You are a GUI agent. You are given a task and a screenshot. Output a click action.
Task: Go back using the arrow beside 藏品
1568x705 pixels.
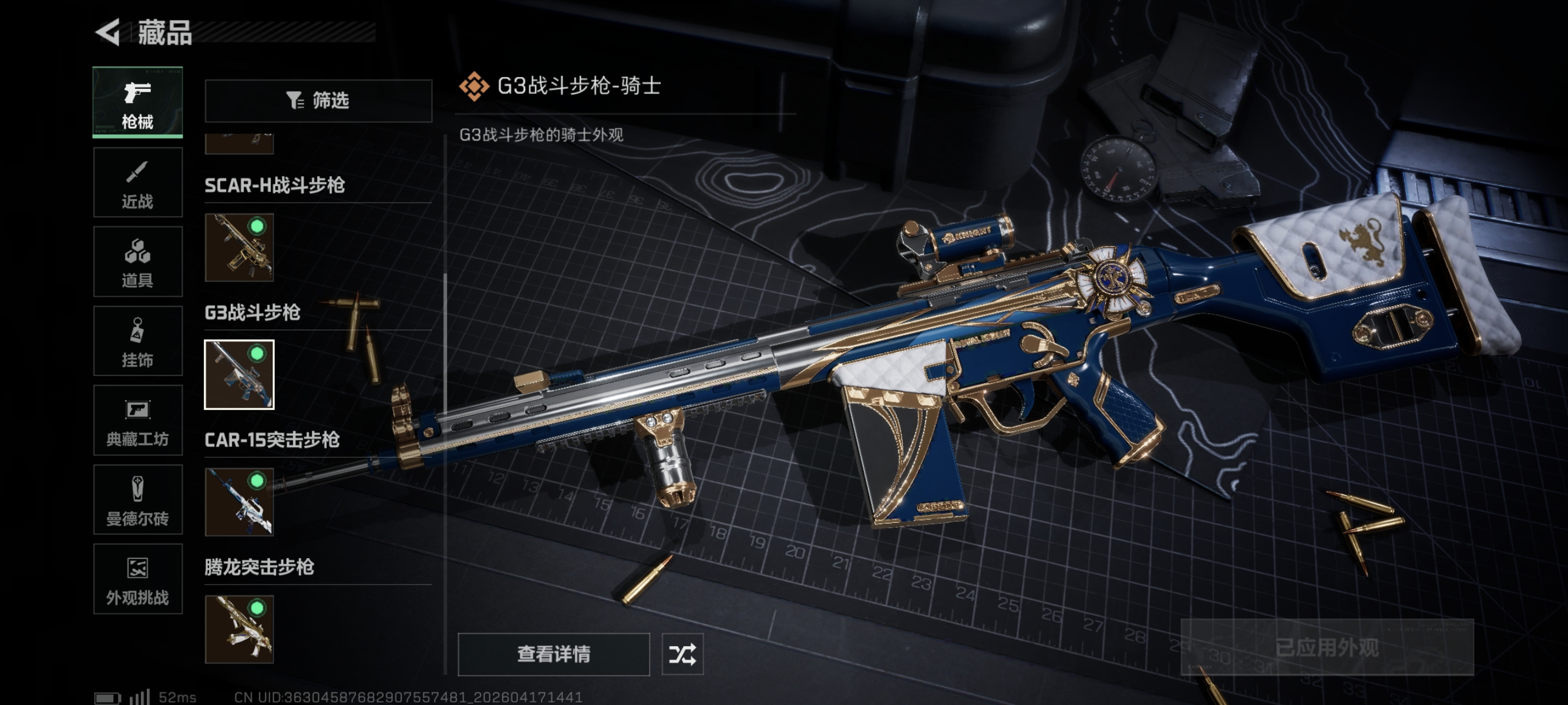pos(108,32)
